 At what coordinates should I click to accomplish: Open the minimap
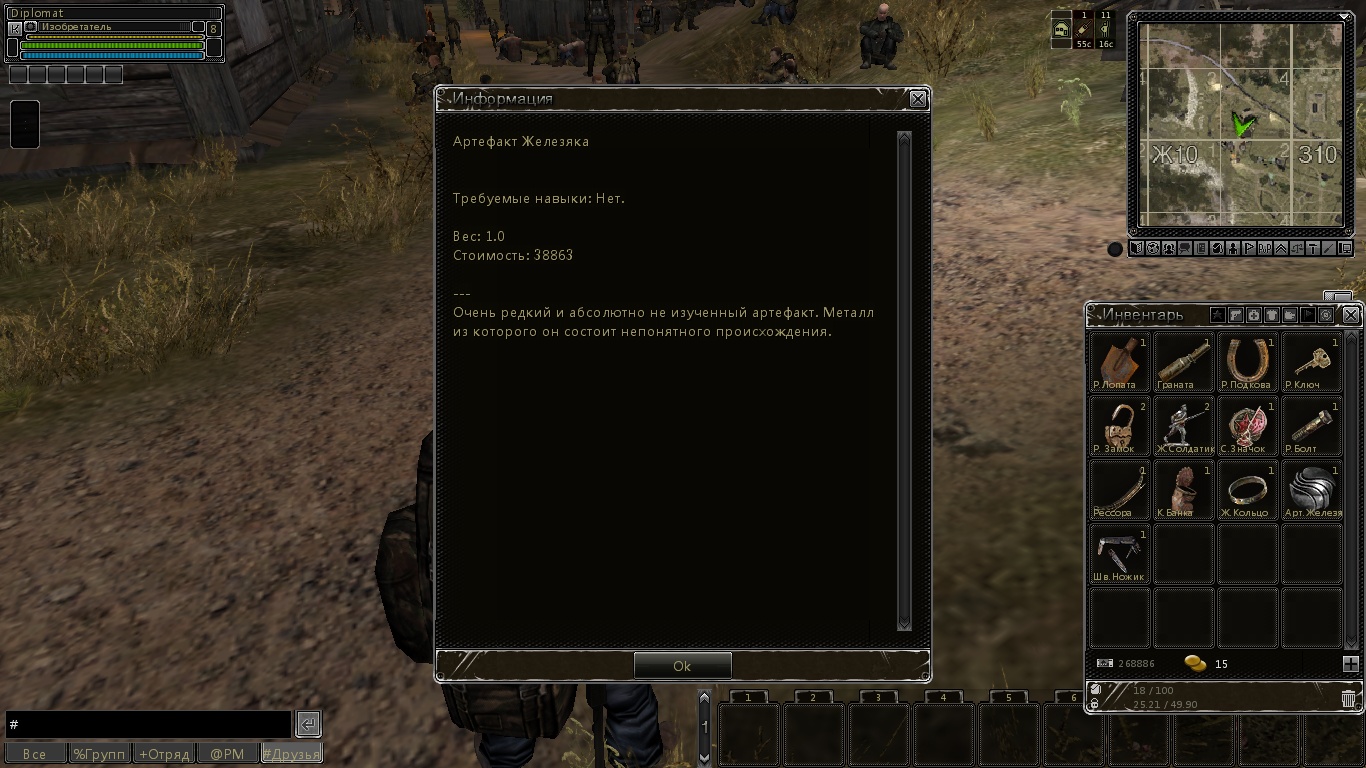[x=1240, y=122]
